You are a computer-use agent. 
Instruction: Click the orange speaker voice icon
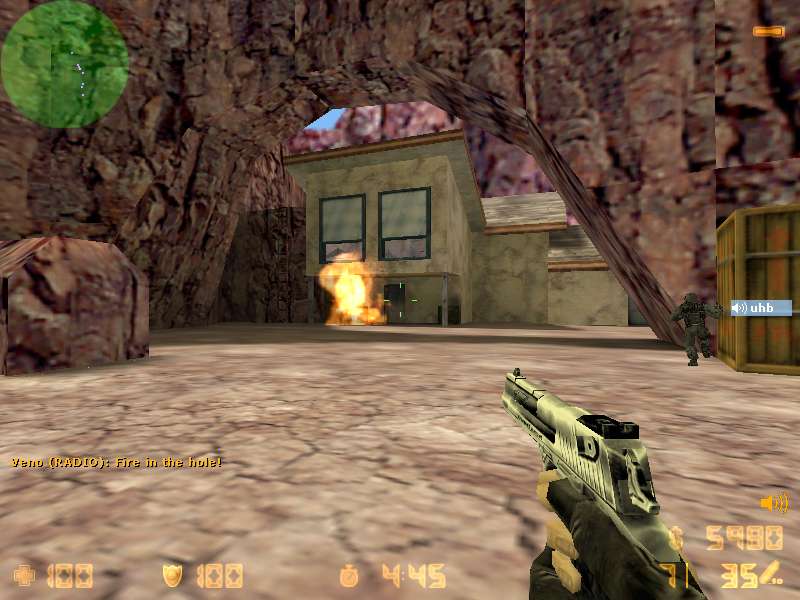(773, 503)
